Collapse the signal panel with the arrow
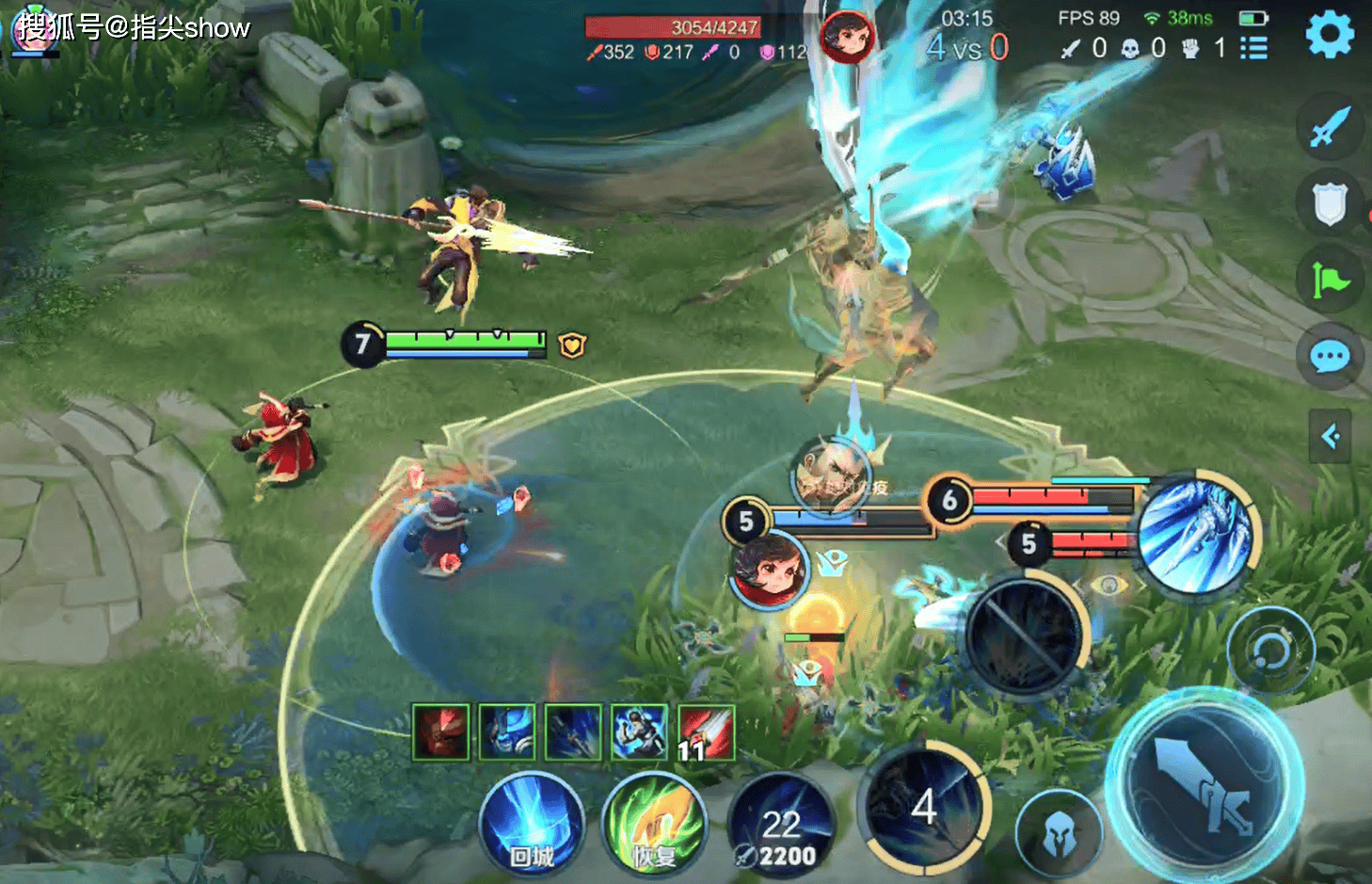 pos(1330,436)
